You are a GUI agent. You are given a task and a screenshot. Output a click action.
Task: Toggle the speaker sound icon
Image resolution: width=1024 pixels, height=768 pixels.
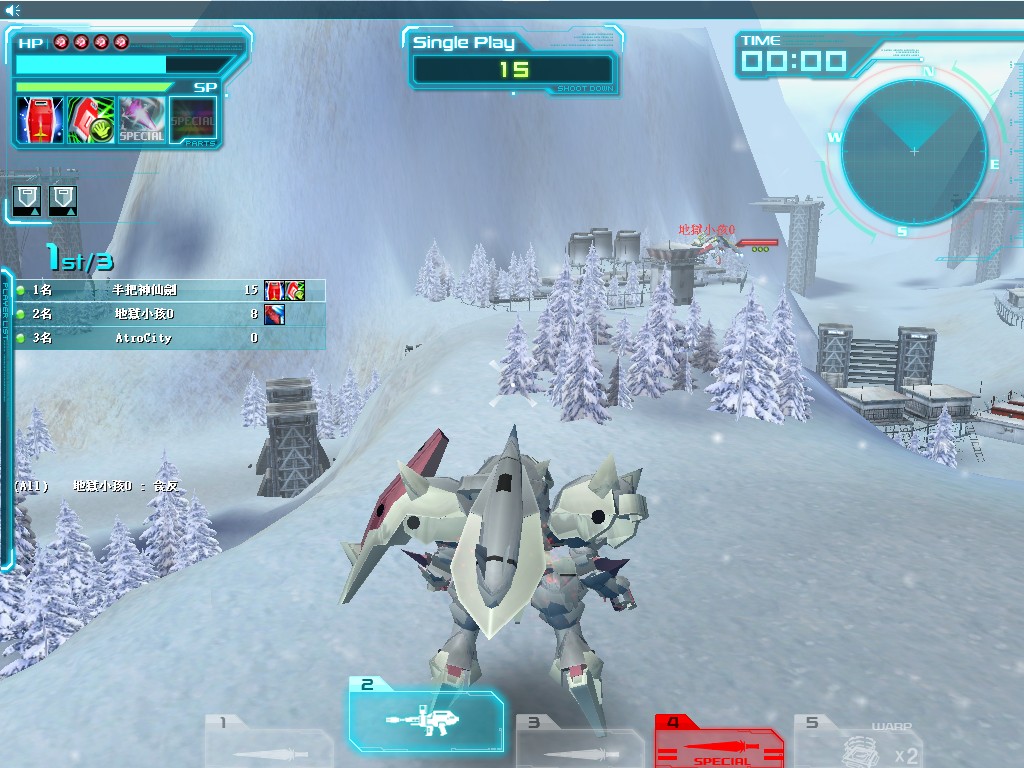pyautogui.click(x=13, y=10)
